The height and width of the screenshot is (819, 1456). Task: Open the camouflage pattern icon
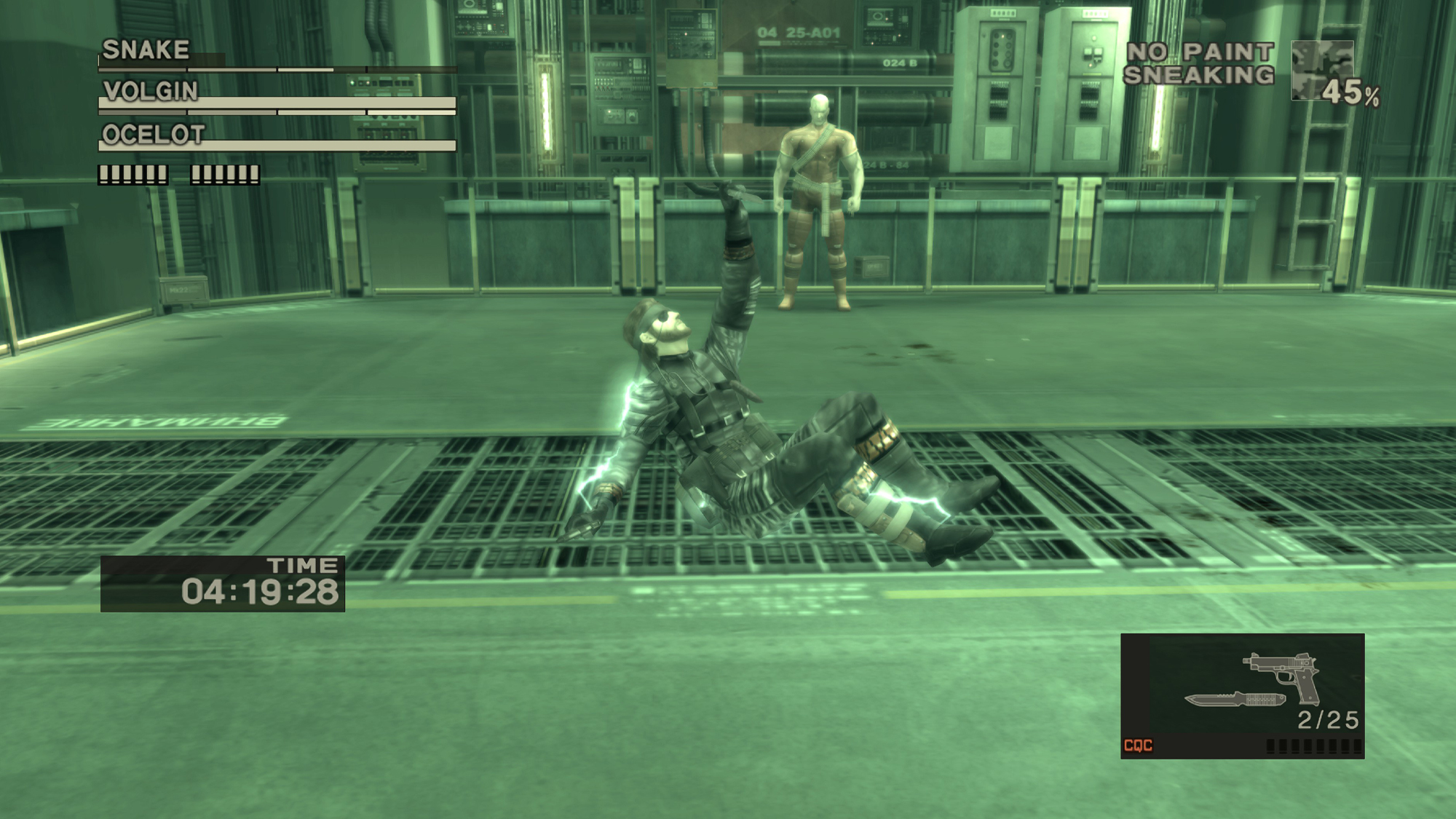click(1321, 71)
